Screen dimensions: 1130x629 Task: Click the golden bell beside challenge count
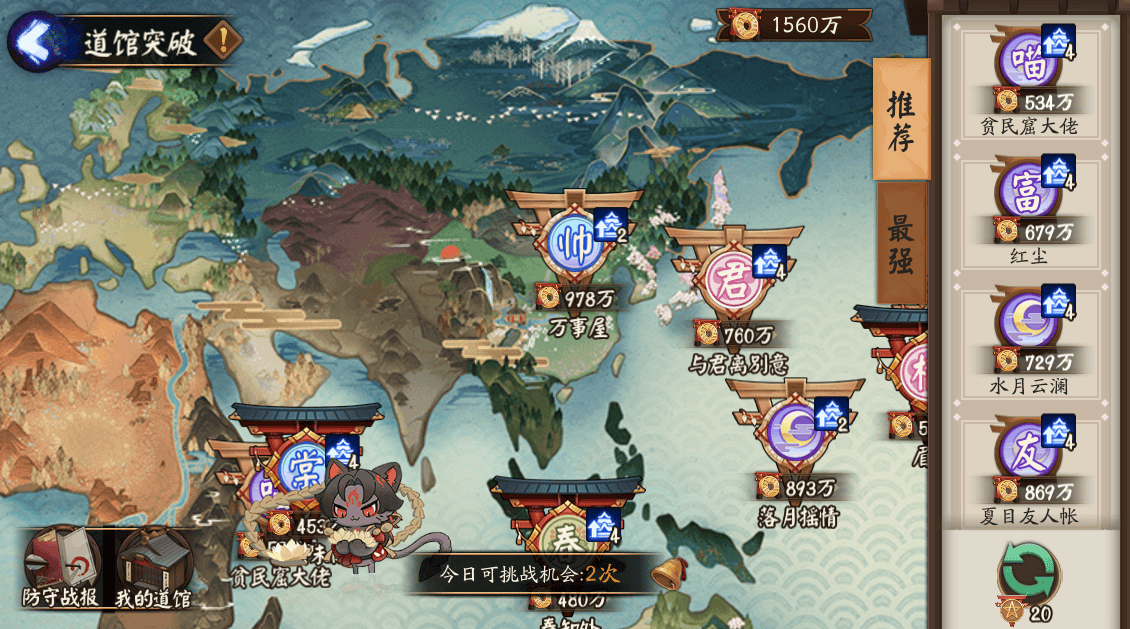pyautogui.click(x=668, y=573)
